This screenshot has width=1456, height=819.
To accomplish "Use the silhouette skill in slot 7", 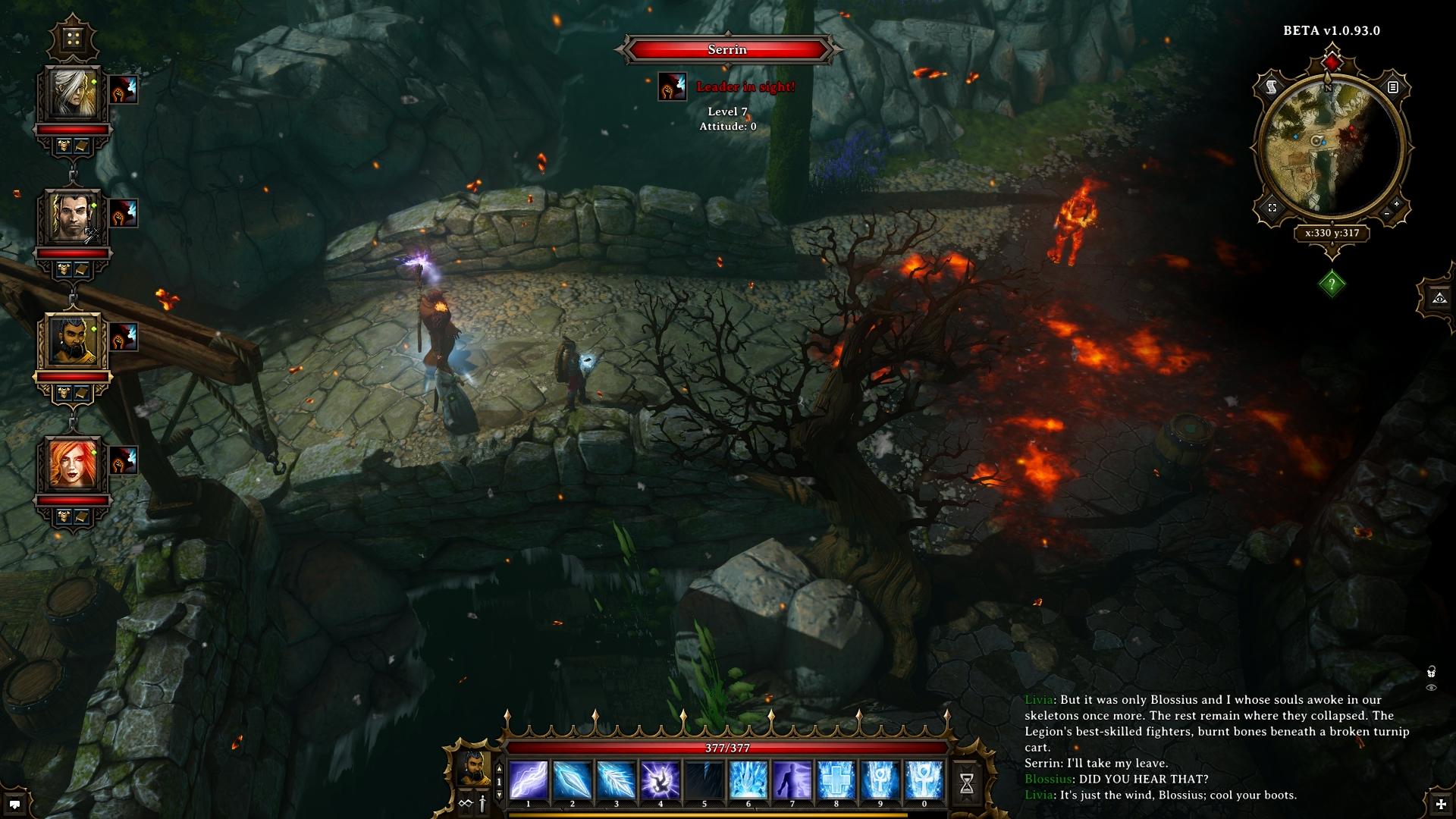I will 792,780.
